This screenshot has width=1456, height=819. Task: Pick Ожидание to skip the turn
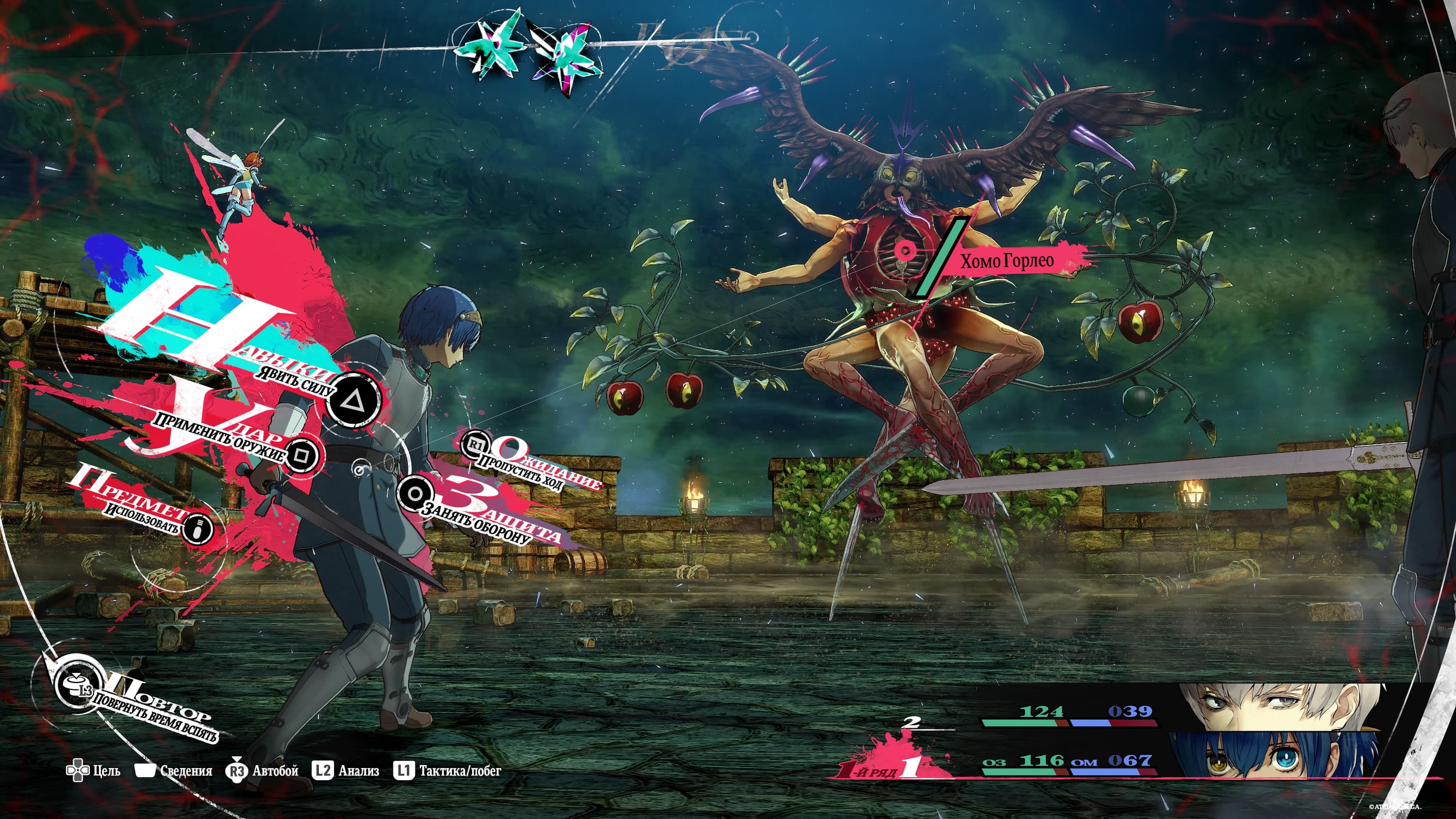pos(476,445)
